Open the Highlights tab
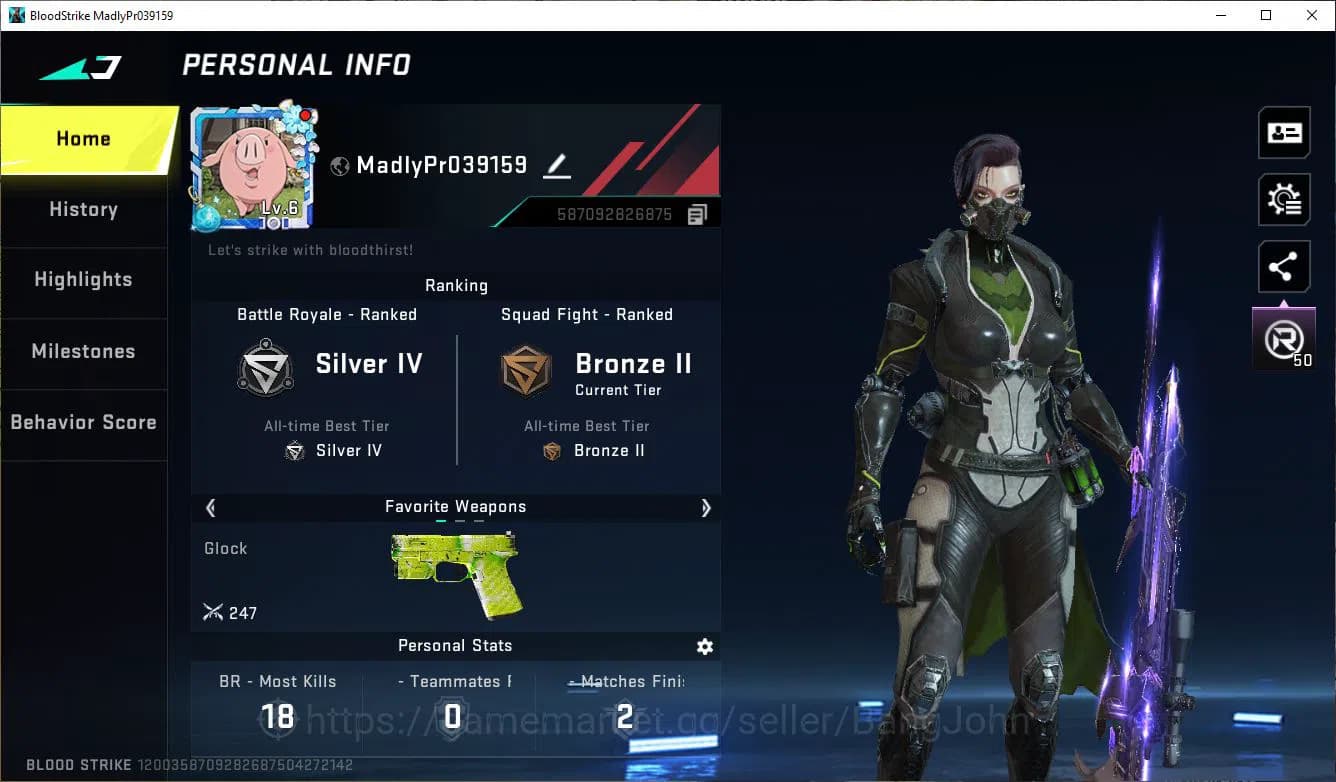1336x782 pixels. point(83,280)
